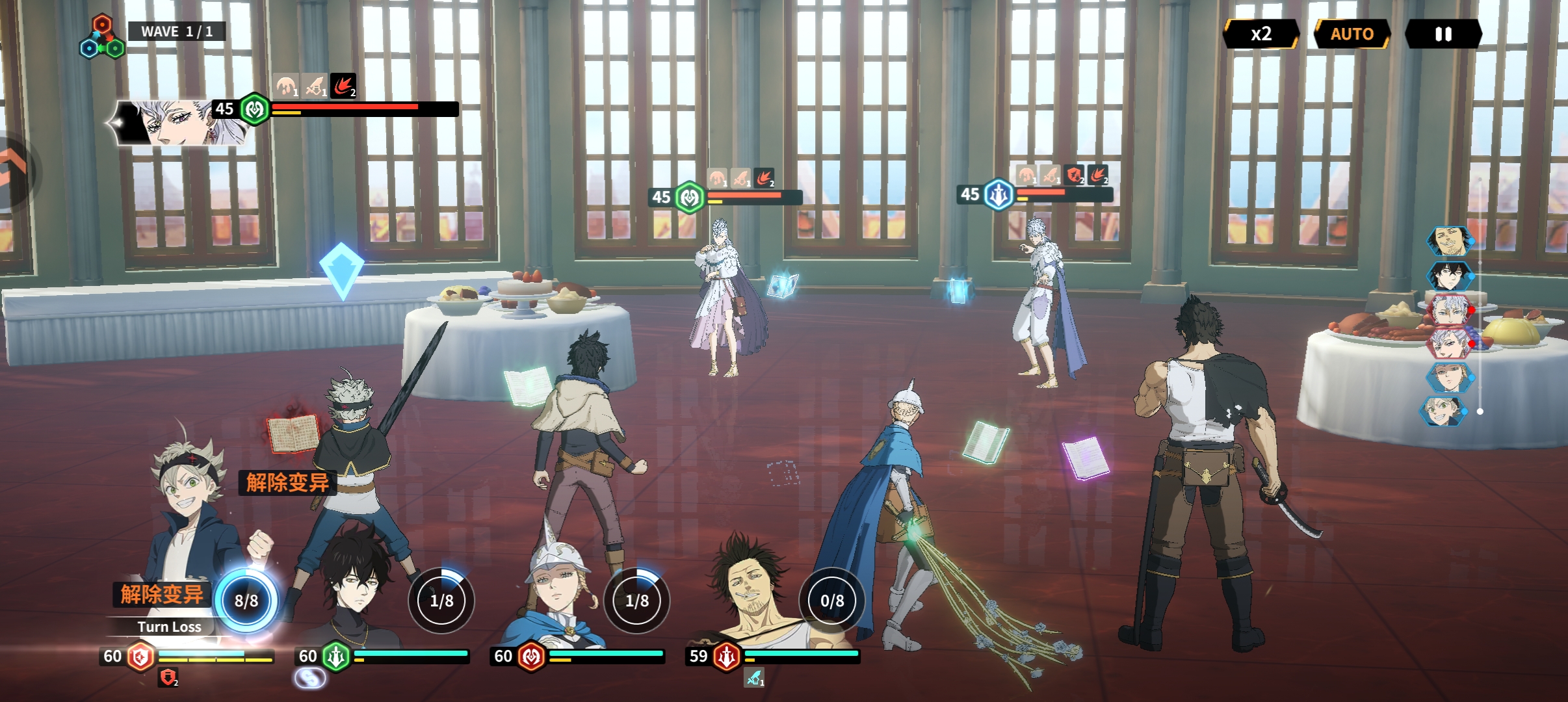Inspect Yami's sword buff status icon

click(x=754, y=678)
